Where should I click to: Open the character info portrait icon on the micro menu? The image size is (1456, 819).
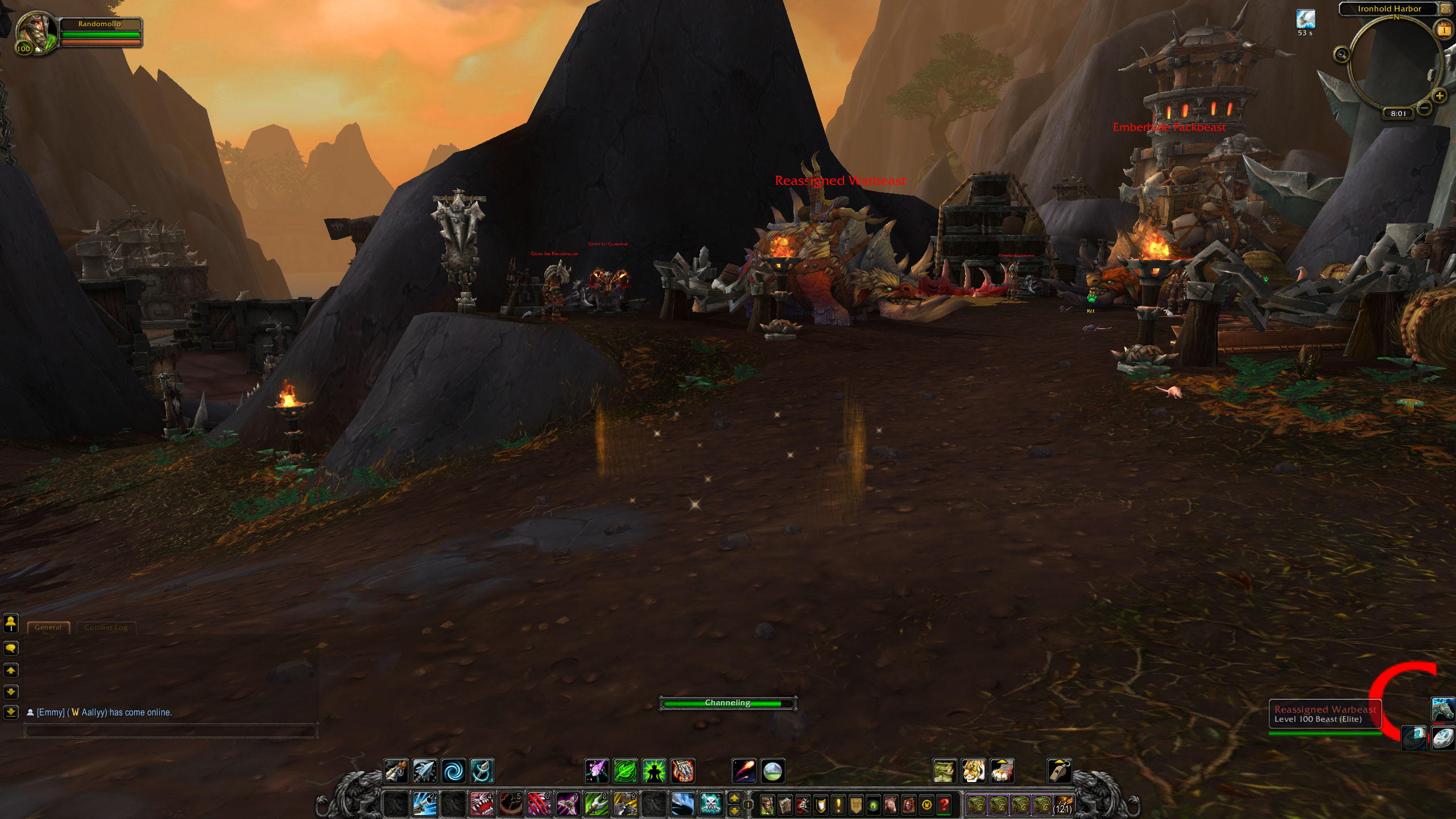(767, 805)
